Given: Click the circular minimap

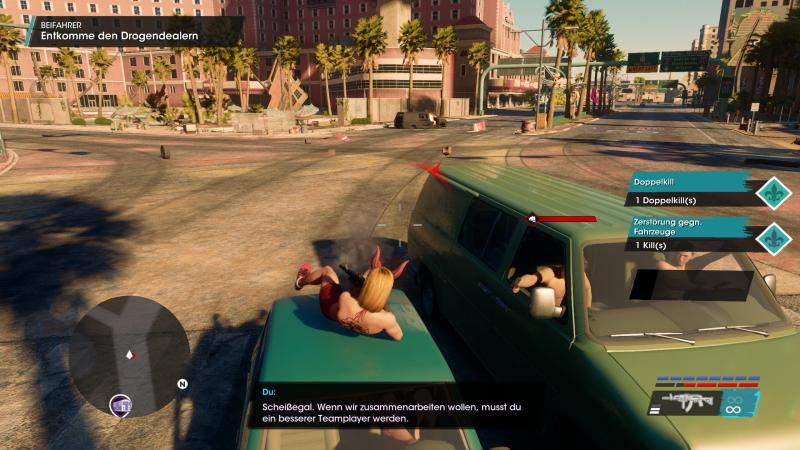Looking at the screenshot, I should pos(128,354).
